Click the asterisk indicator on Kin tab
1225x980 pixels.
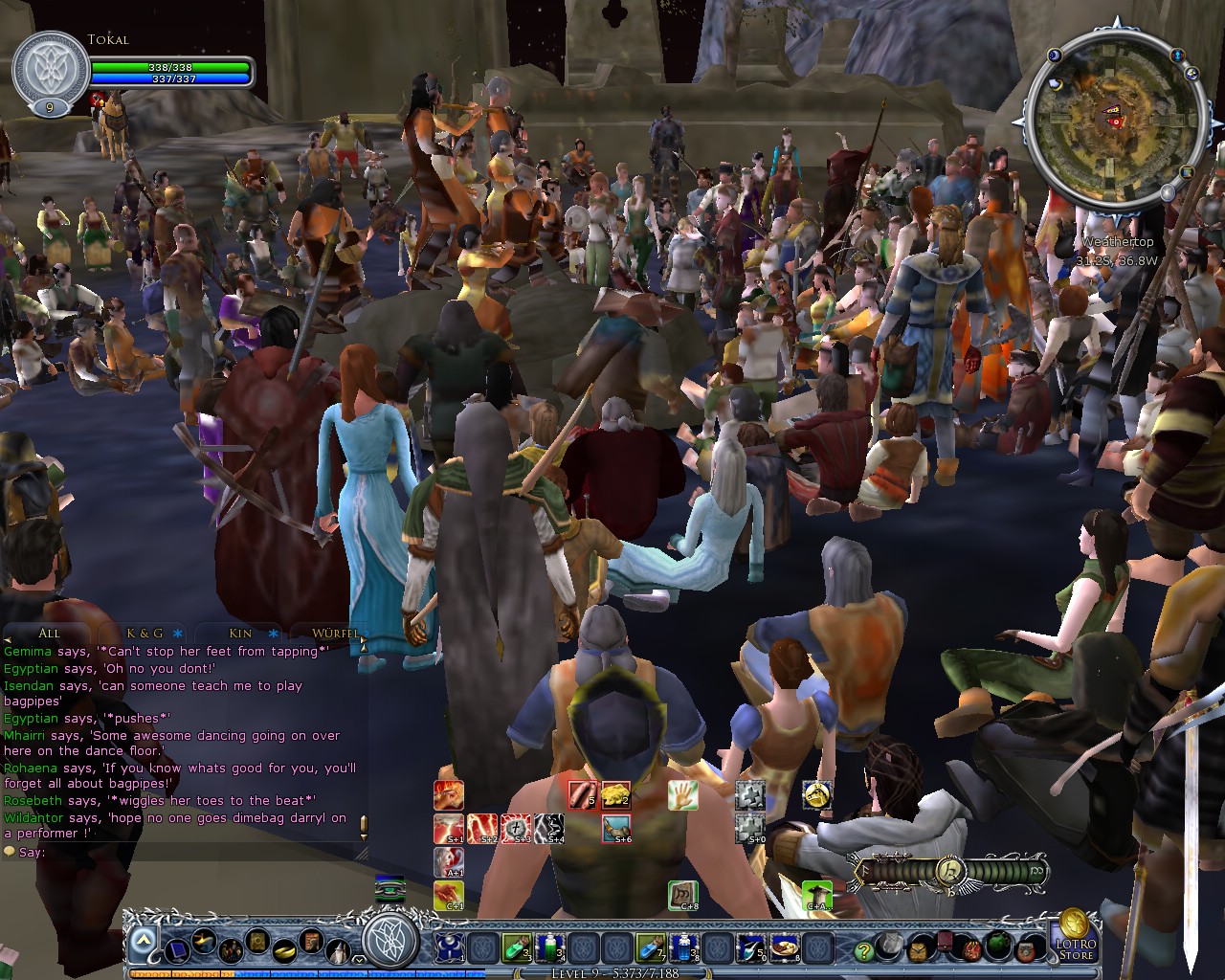[273, 633]
